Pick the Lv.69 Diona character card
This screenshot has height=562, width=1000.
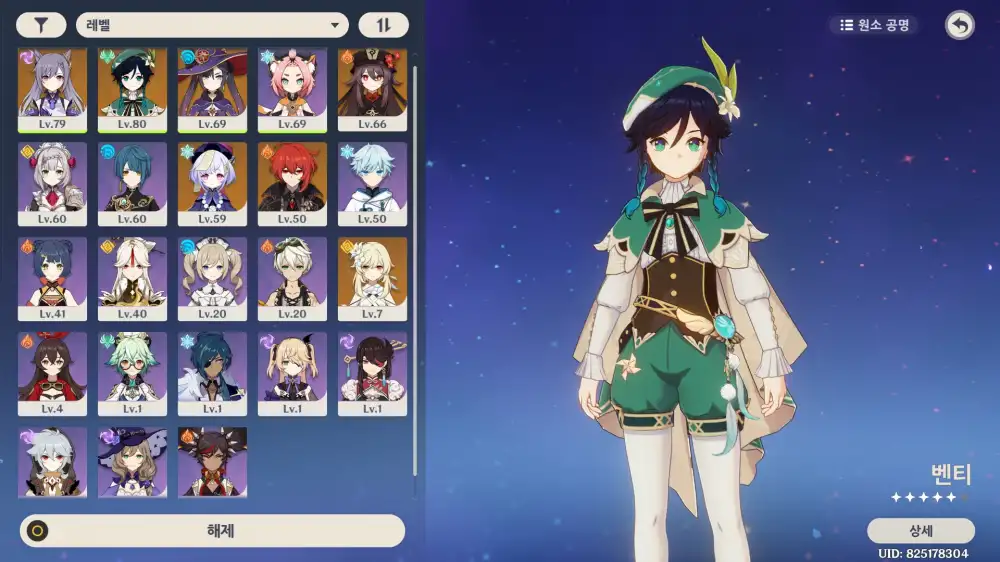(x=292, y=89)
